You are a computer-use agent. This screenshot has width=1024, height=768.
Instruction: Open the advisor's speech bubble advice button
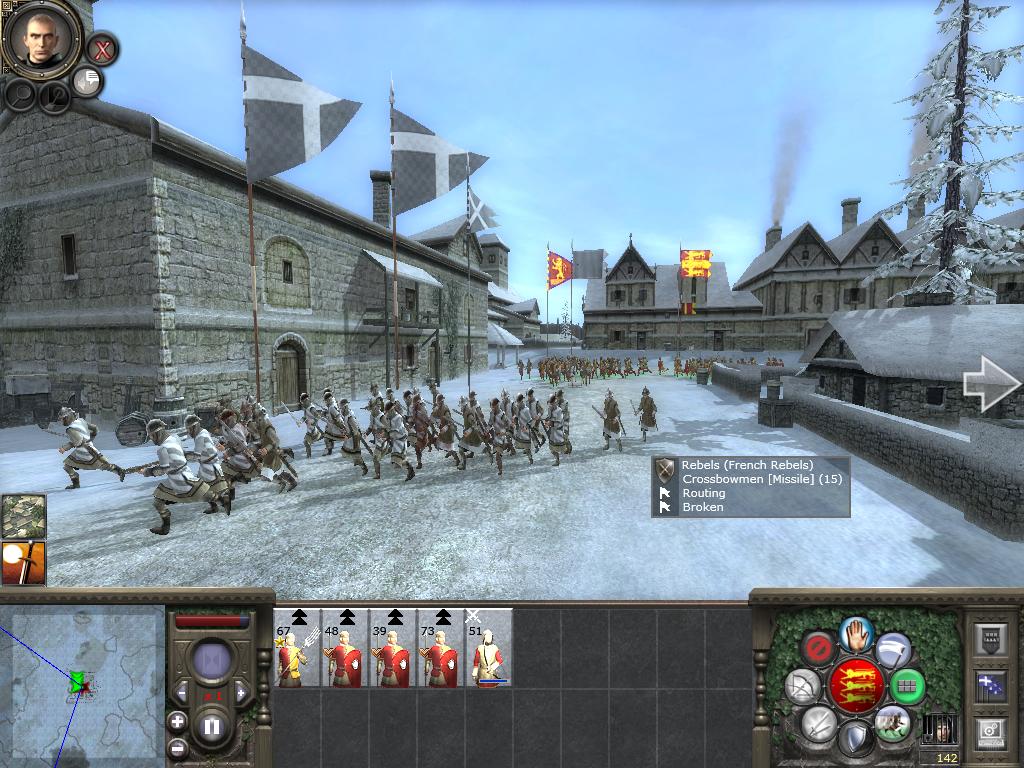pyautogui.click(x=88, y=81)
